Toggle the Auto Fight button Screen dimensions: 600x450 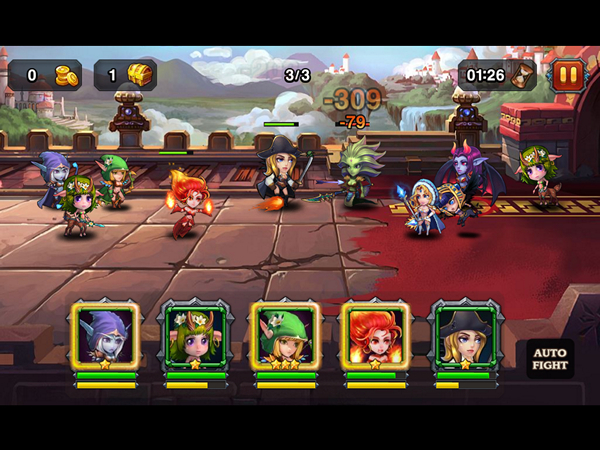(550, 359)
